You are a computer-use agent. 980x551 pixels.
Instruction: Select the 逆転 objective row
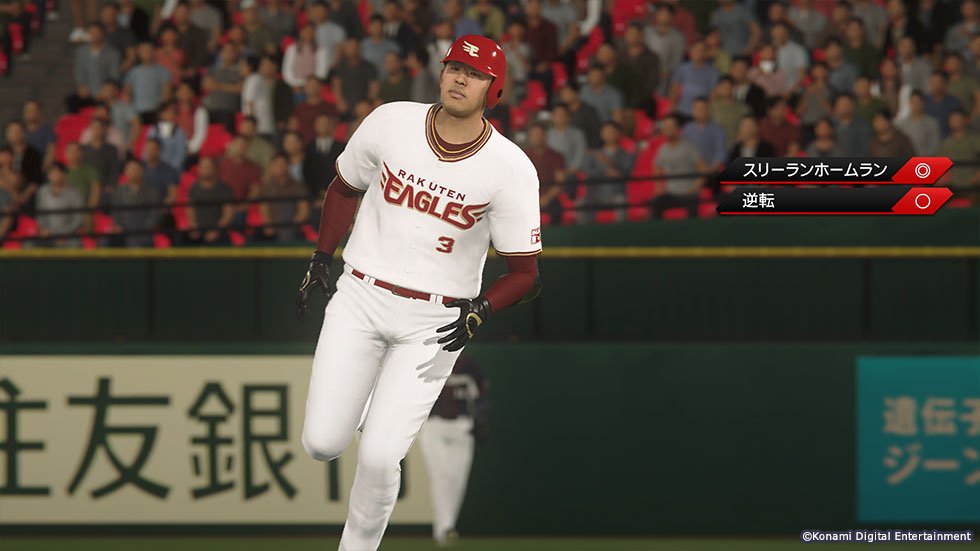click(x=834, y=201)
